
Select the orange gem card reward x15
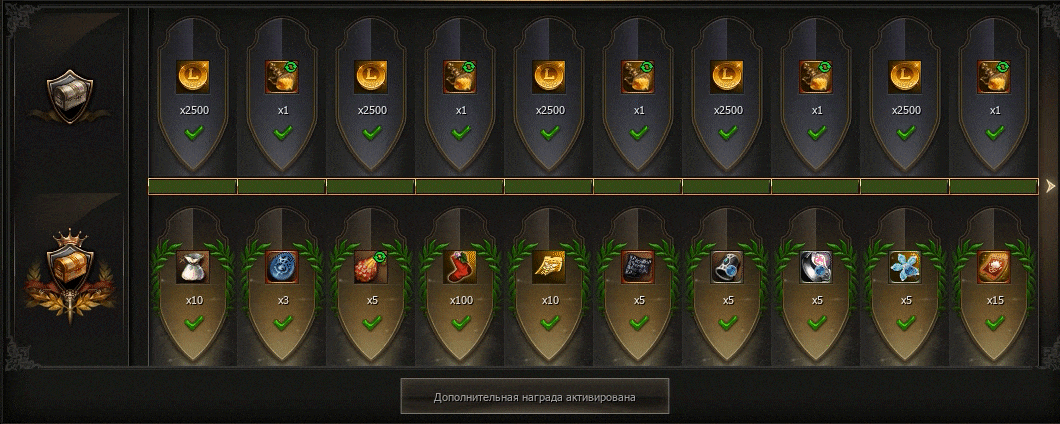994,267
